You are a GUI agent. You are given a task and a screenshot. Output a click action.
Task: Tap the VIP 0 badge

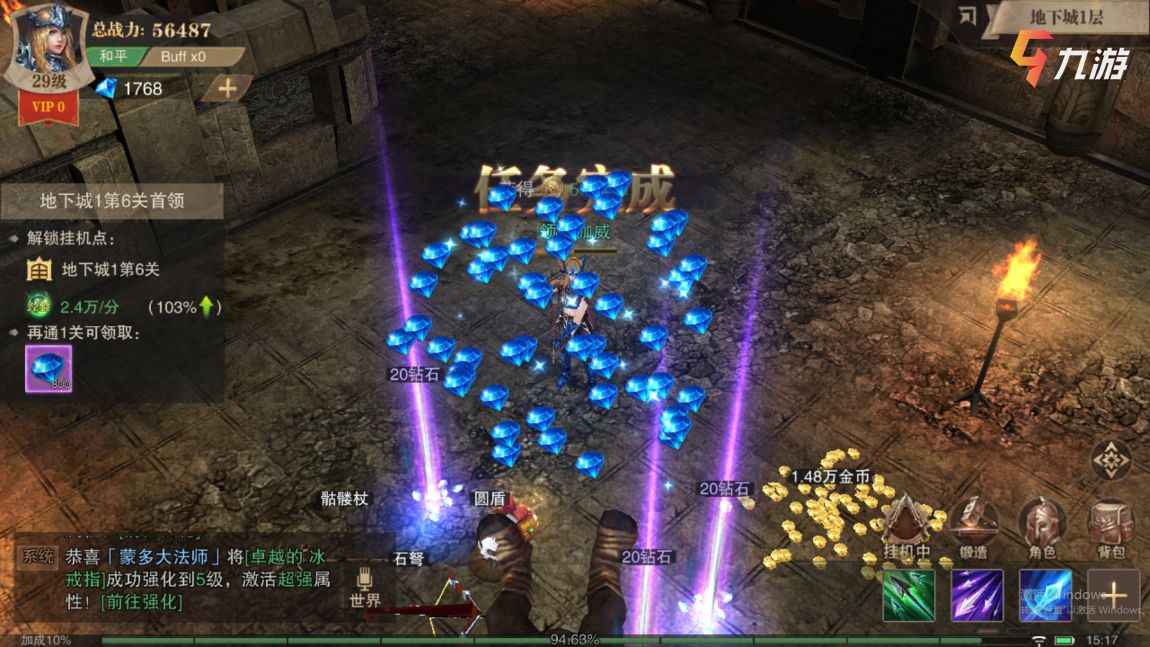tap(47, 105)
